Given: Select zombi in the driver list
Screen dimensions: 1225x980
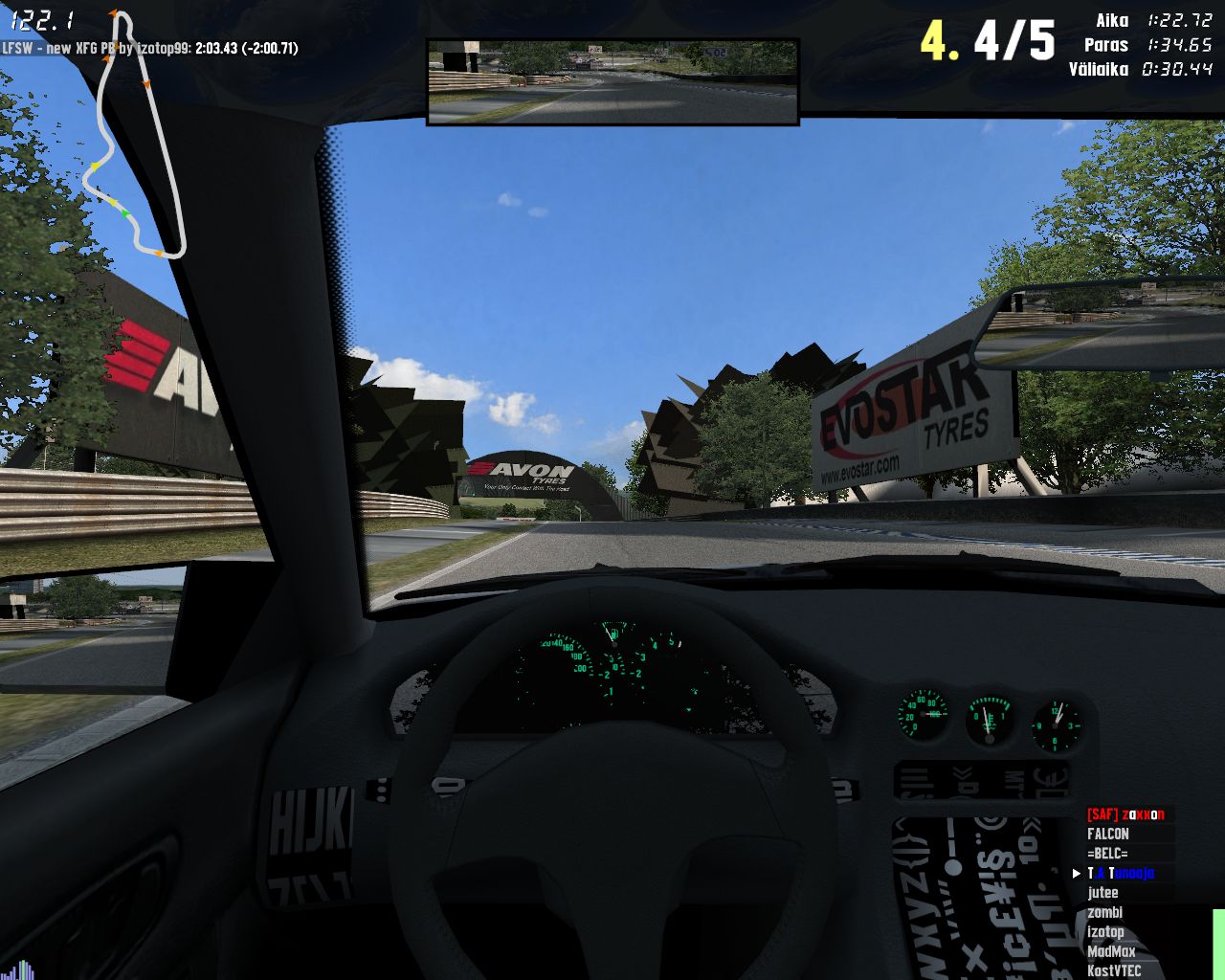Looking at the screenshot, I should pyautogui.click(x=1104, y=913).
